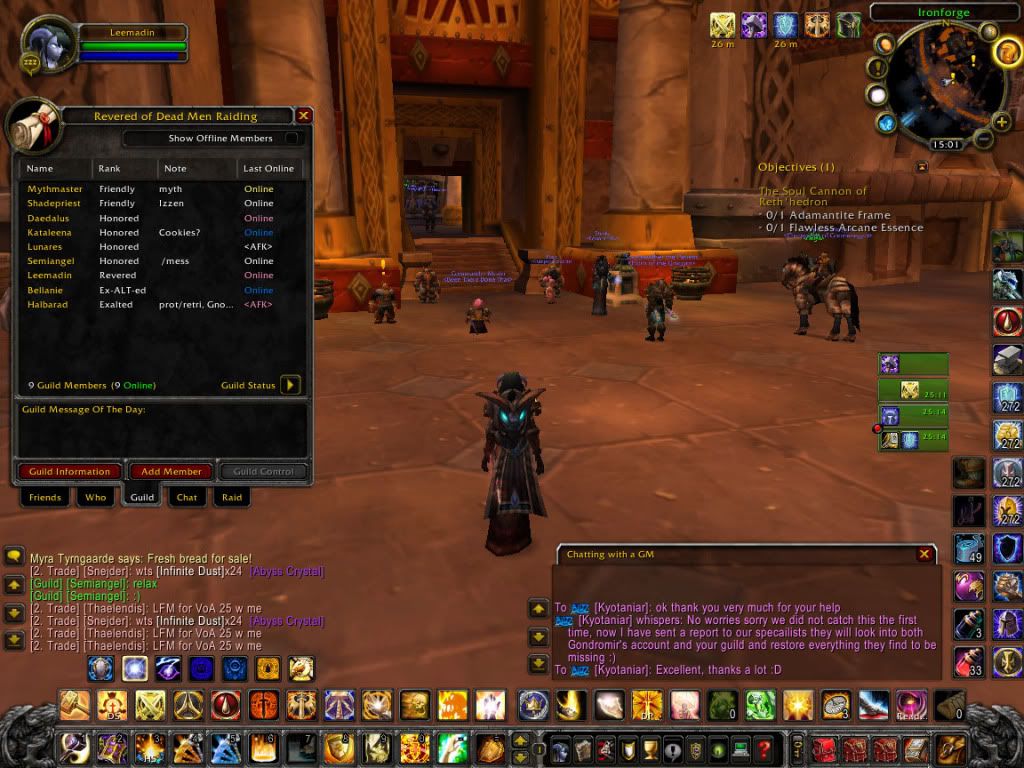This screenshot has height=768, width=1024.
Task: Open the Chat tab
Action: click(x=187, y=497)
